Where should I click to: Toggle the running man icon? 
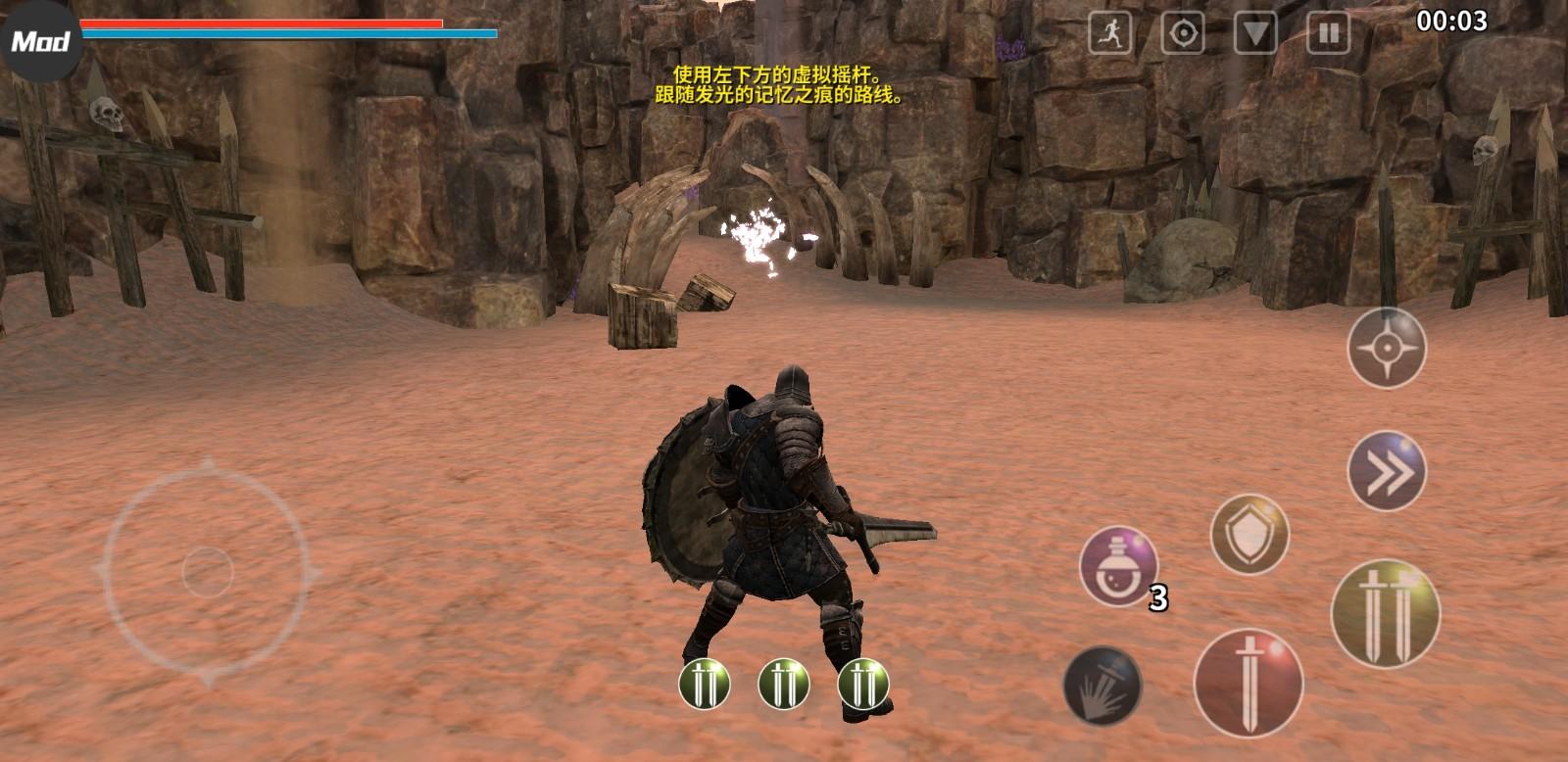click(x=1110, y=34)
